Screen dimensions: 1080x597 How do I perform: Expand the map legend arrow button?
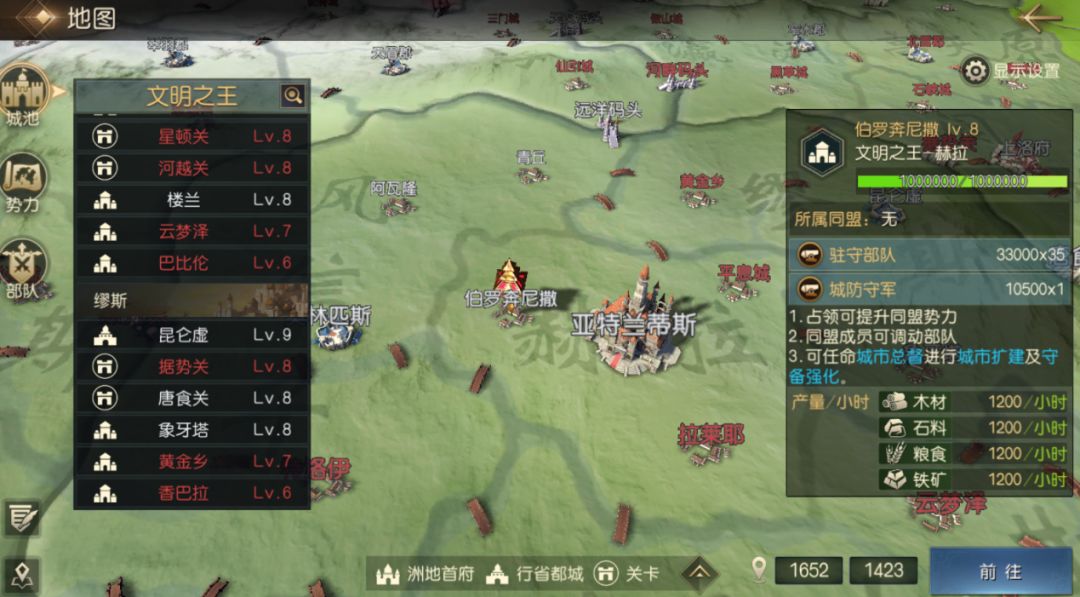[x=700, y=572]
